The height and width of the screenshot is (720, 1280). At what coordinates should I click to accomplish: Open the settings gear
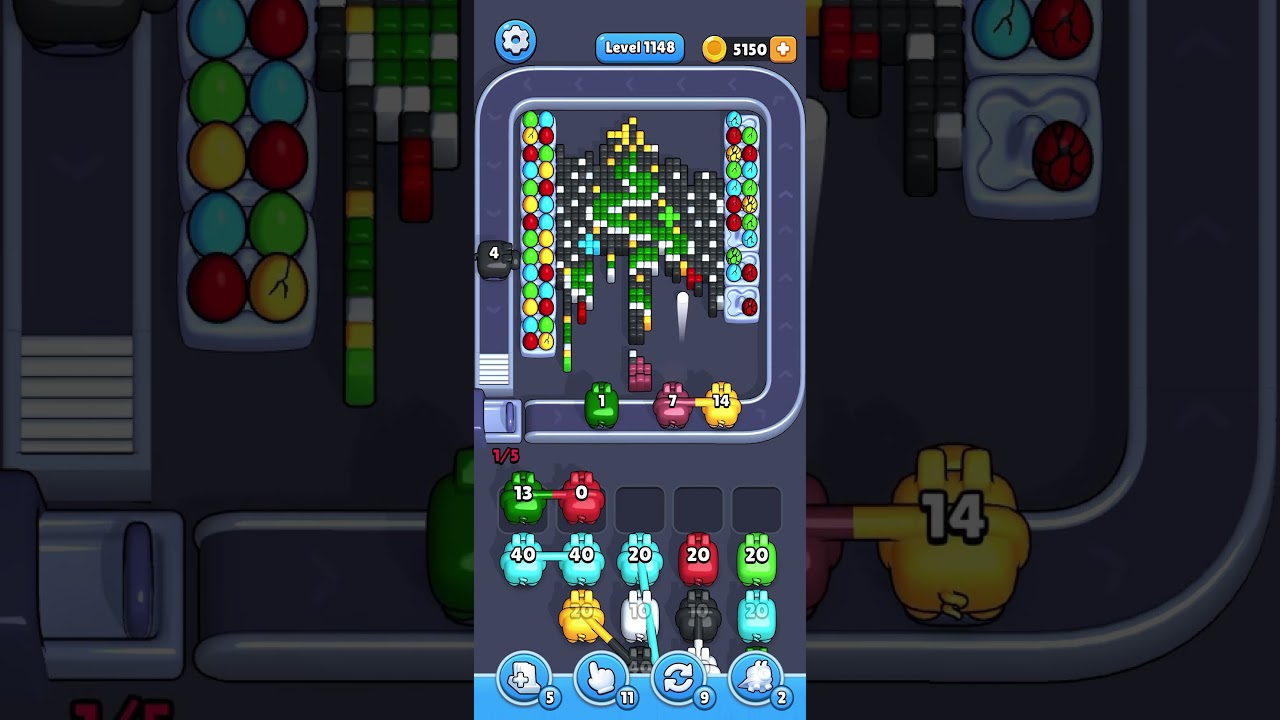516,40
